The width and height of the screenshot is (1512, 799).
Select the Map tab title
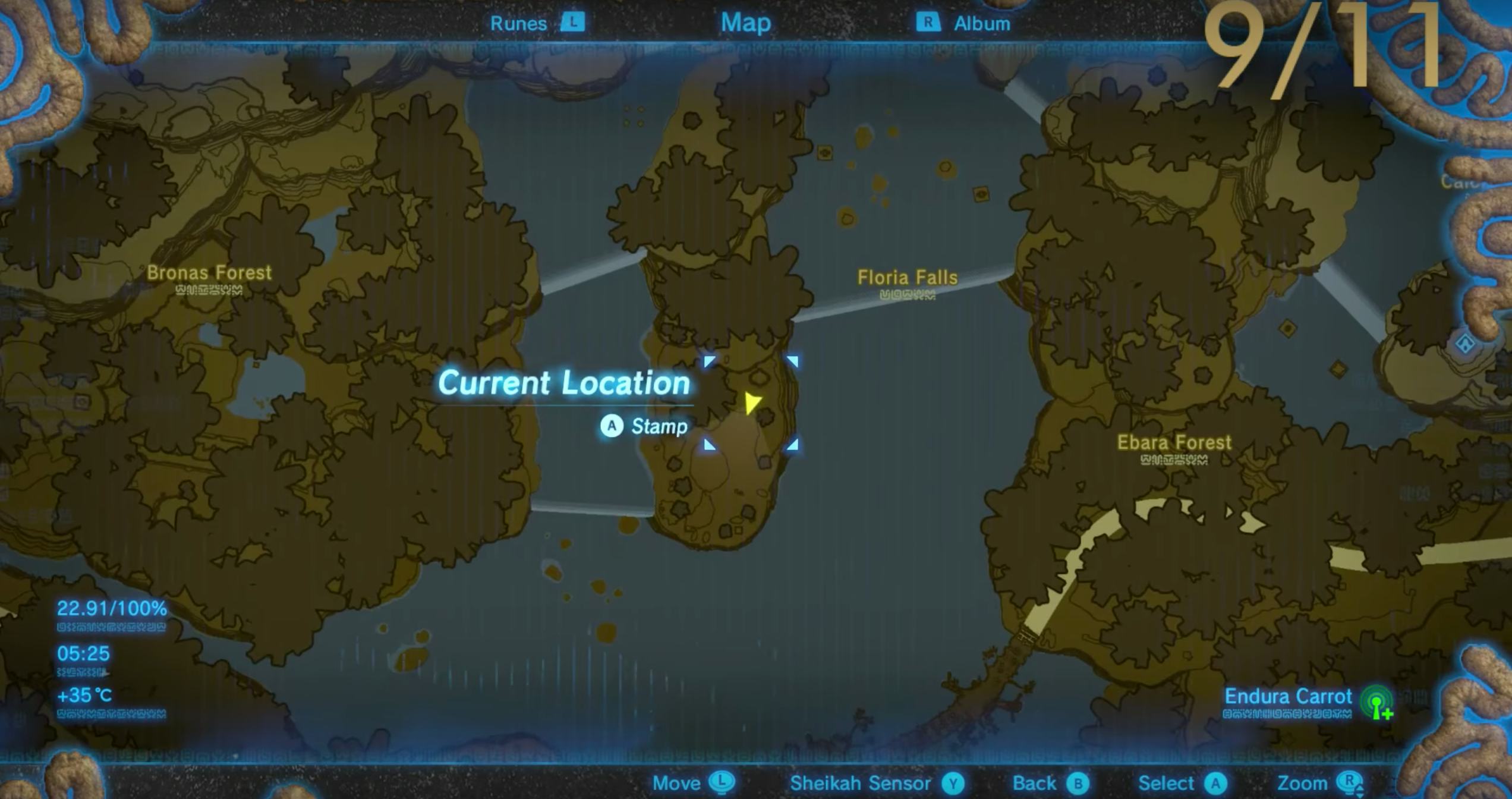(746, 23)
